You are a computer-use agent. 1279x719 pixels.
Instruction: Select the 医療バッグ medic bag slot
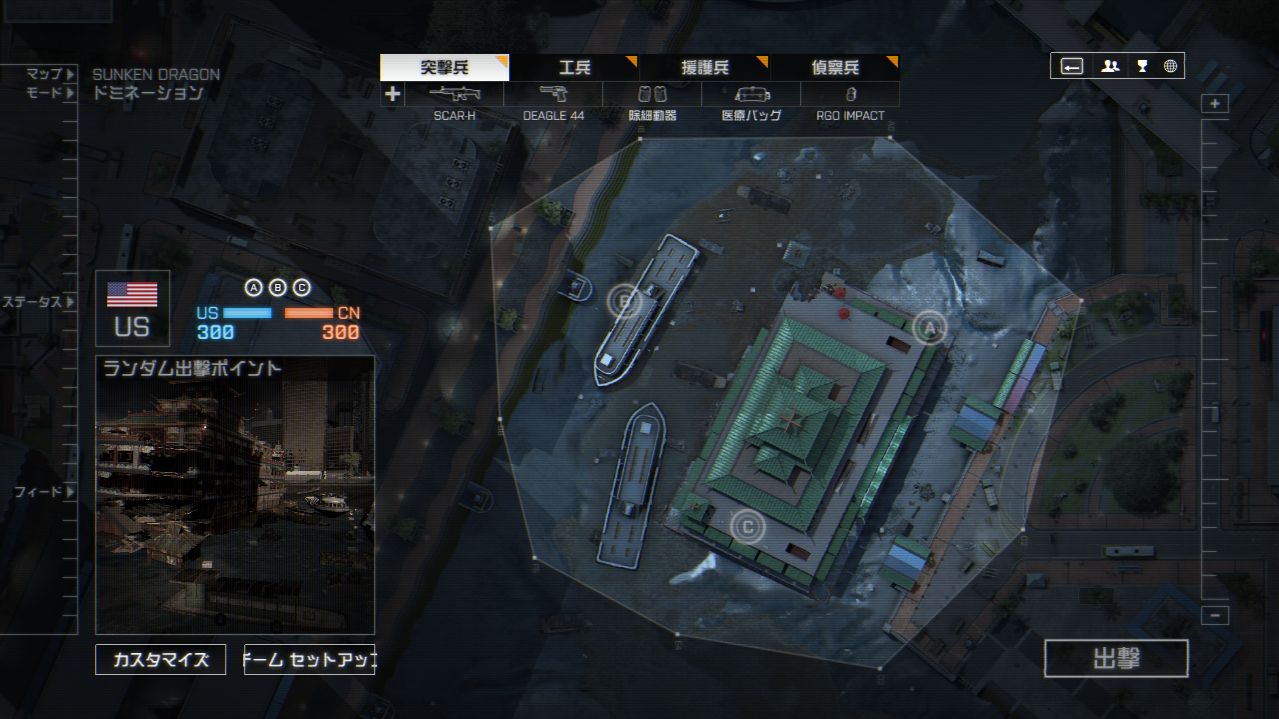[751, 95]
